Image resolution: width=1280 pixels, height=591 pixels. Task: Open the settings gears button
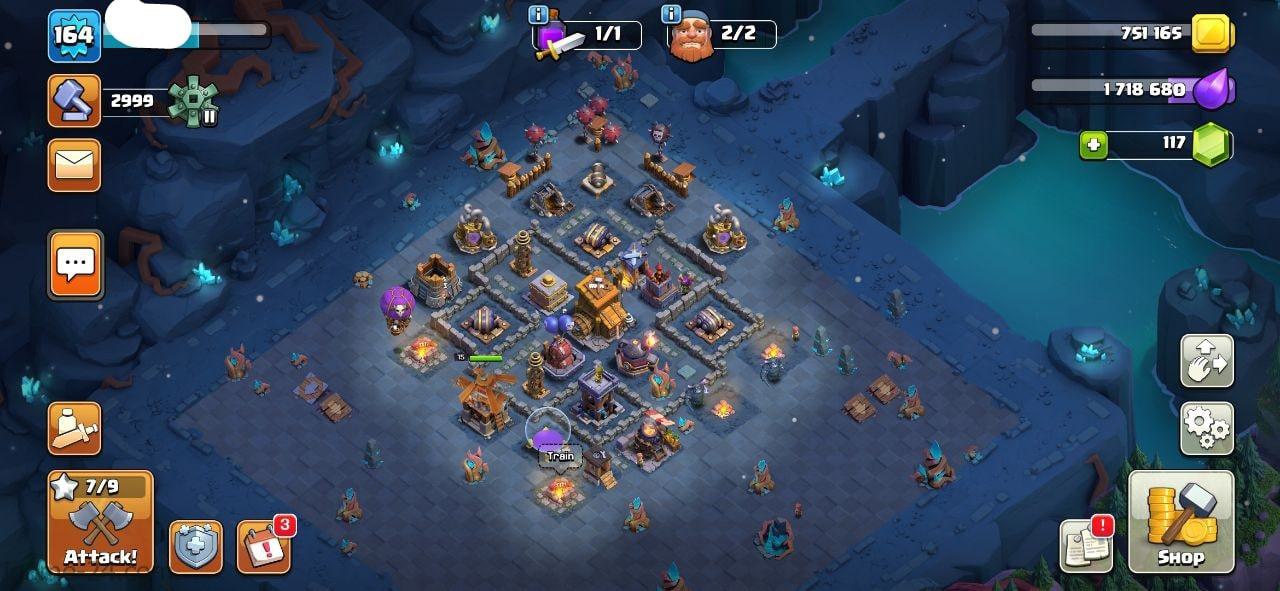(x=1207, y=429)
